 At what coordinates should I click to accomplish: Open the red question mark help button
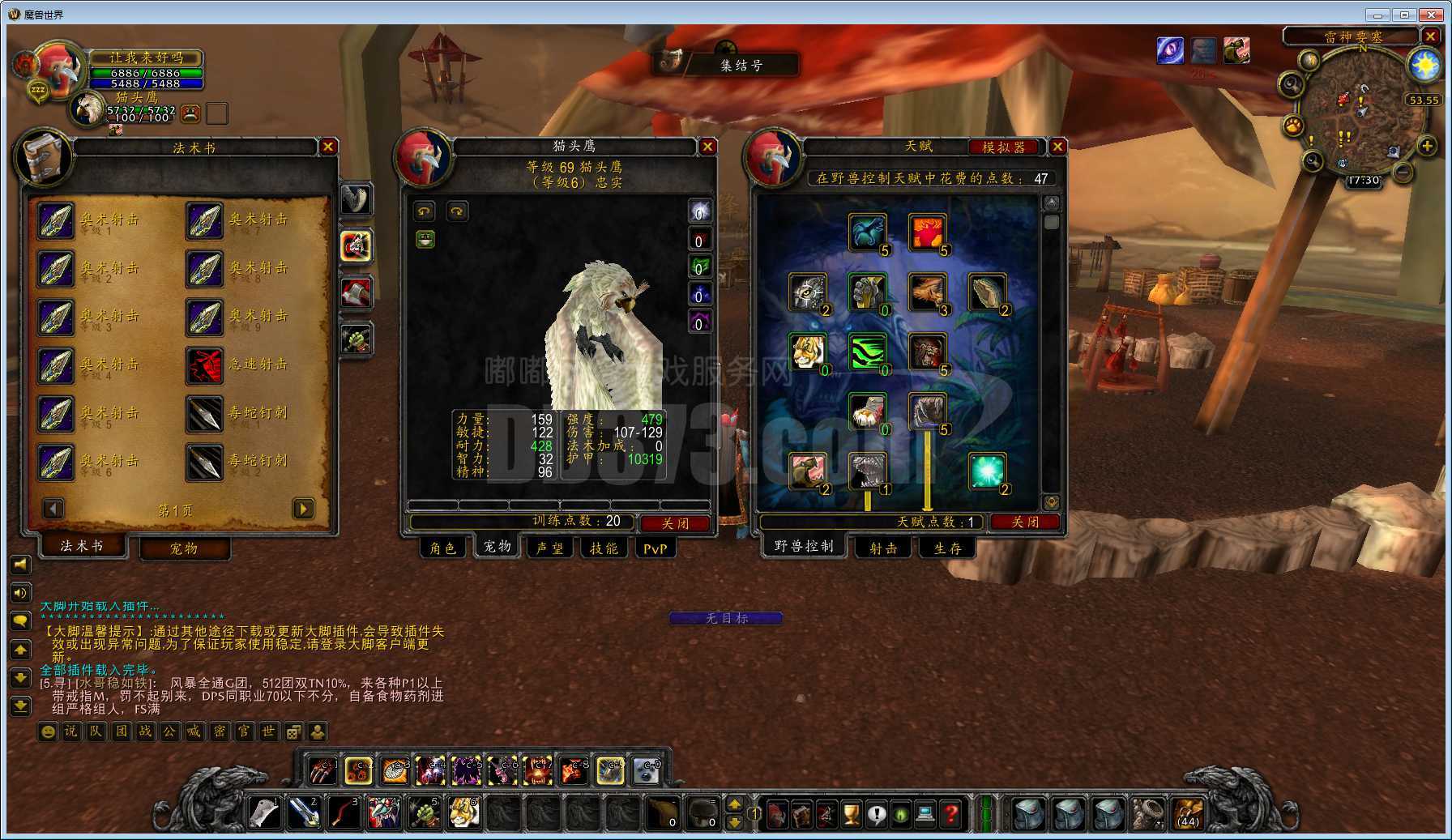(x=951, y=813)
